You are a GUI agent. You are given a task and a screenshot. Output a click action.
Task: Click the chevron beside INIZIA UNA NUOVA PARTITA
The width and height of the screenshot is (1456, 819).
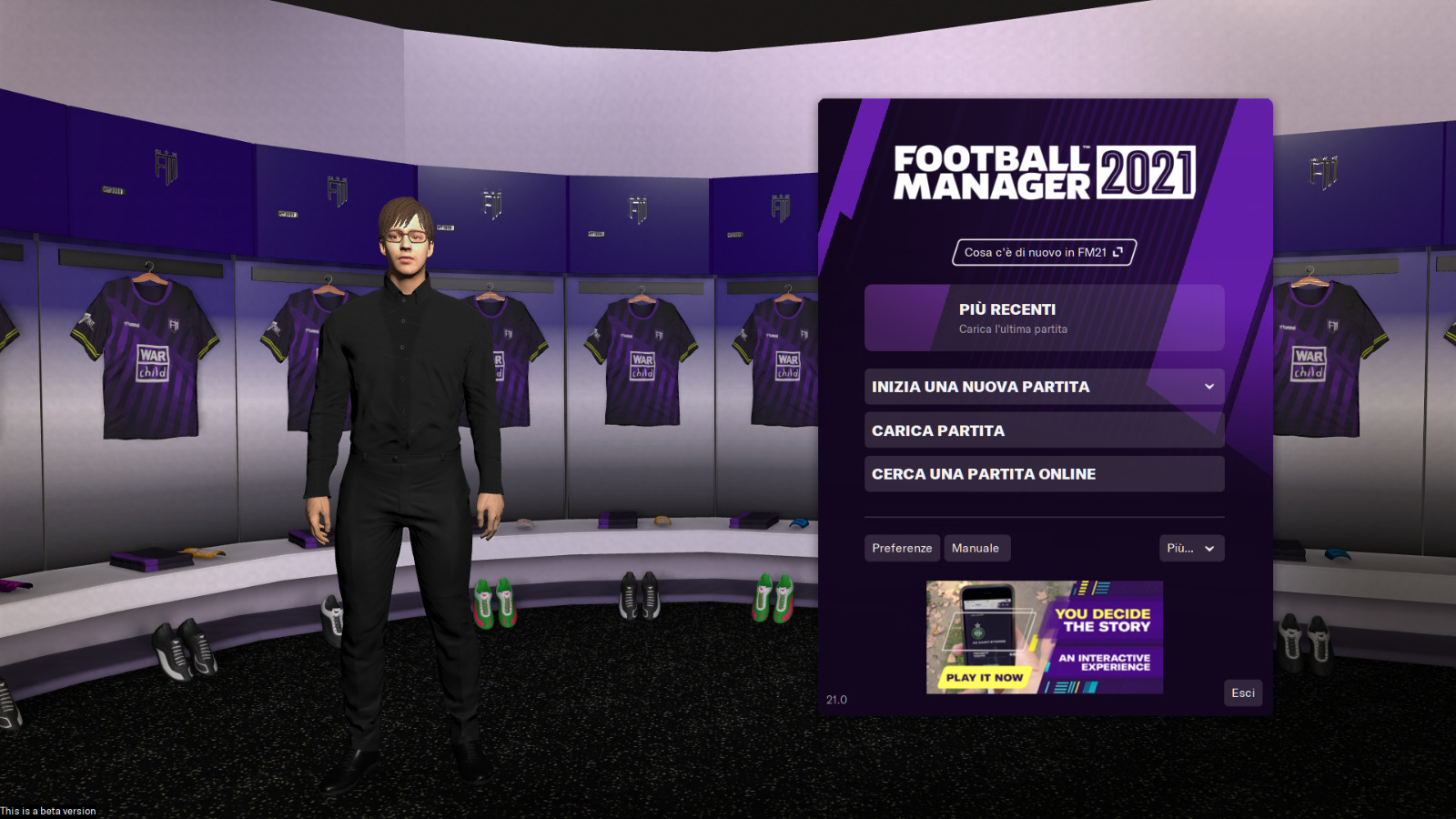[x=1211, y=386]
